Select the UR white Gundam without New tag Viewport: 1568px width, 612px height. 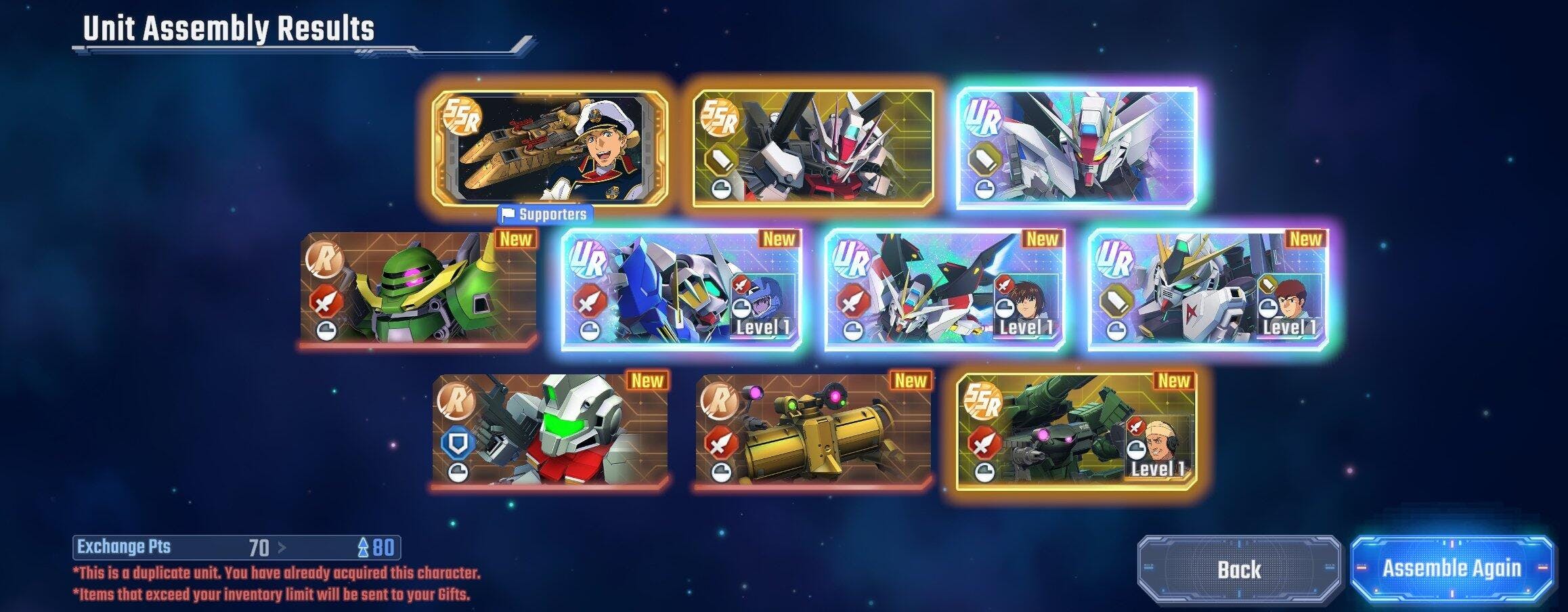[x=1076, y=148]
